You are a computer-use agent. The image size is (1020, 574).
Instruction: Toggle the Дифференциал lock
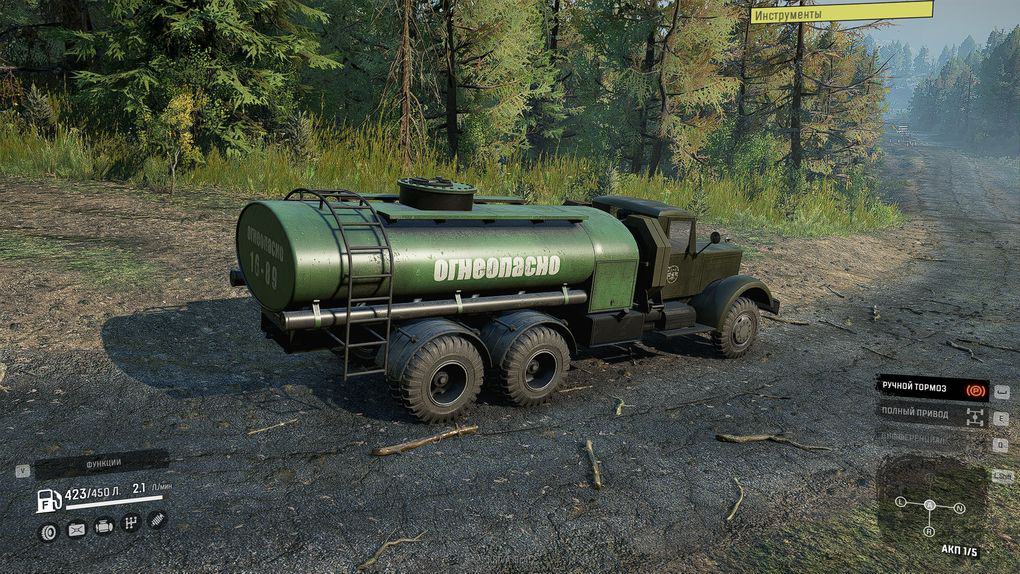tap(932, 440)
